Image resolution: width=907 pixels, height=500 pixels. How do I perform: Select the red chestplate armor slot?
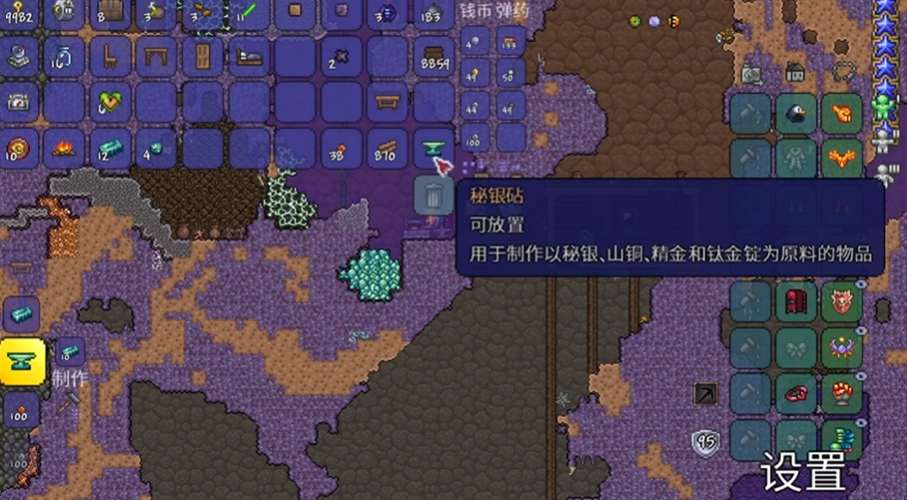click(798, 301)
